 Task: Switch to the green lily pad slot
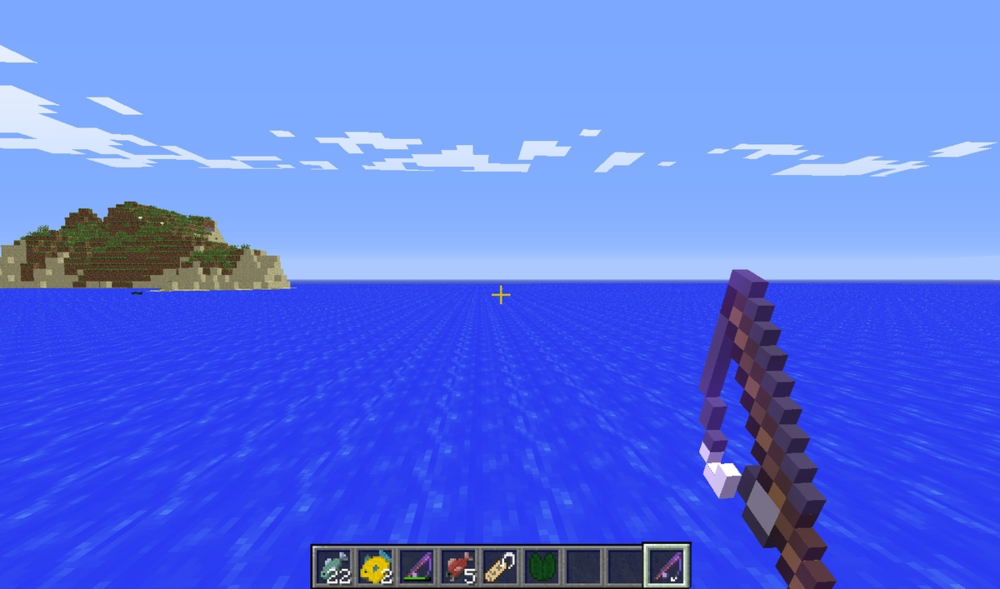coord(541,567)
